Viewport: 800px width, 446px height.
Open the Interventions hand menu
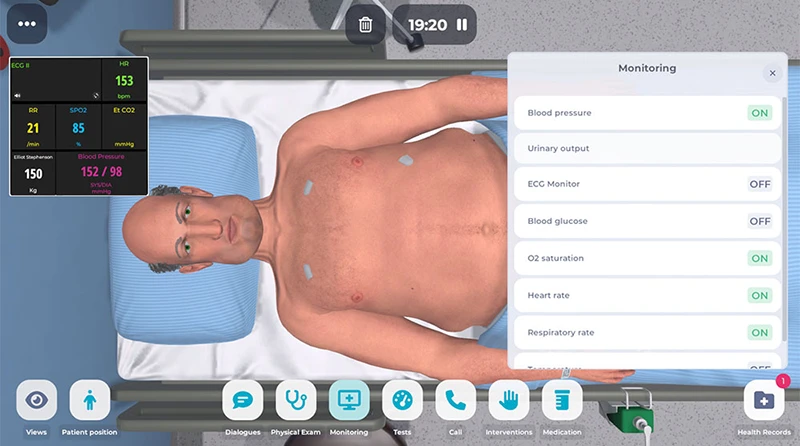tap(509, 400)
